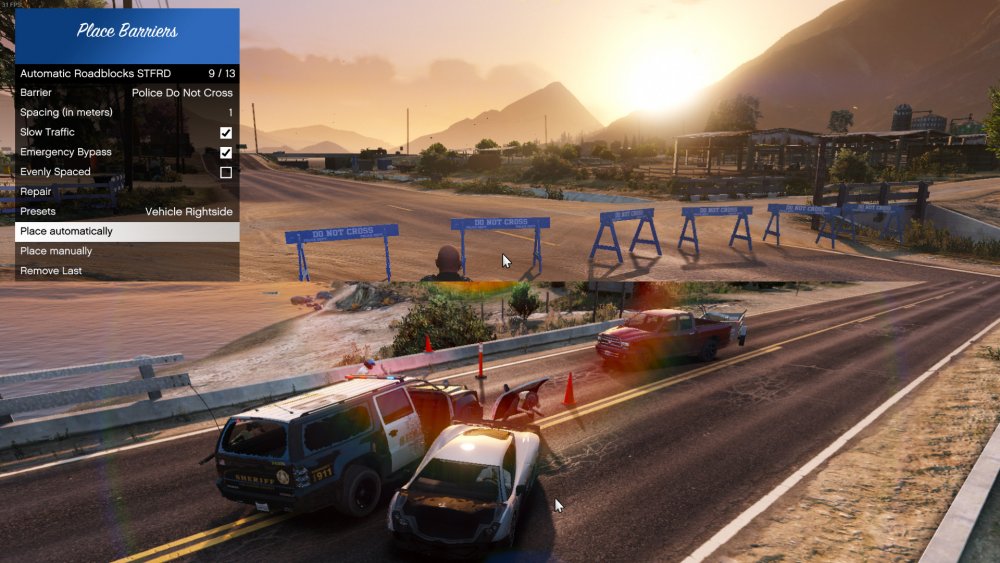Viewport: 1000px width, 563px height.
Task: Select the Barrier menu row
Action: coord(126,93)
